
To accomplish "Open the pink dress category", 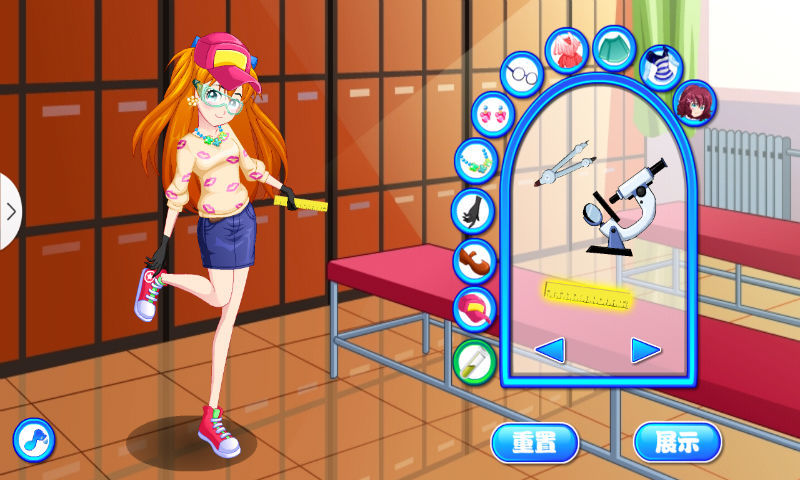I will pos(566,49).
